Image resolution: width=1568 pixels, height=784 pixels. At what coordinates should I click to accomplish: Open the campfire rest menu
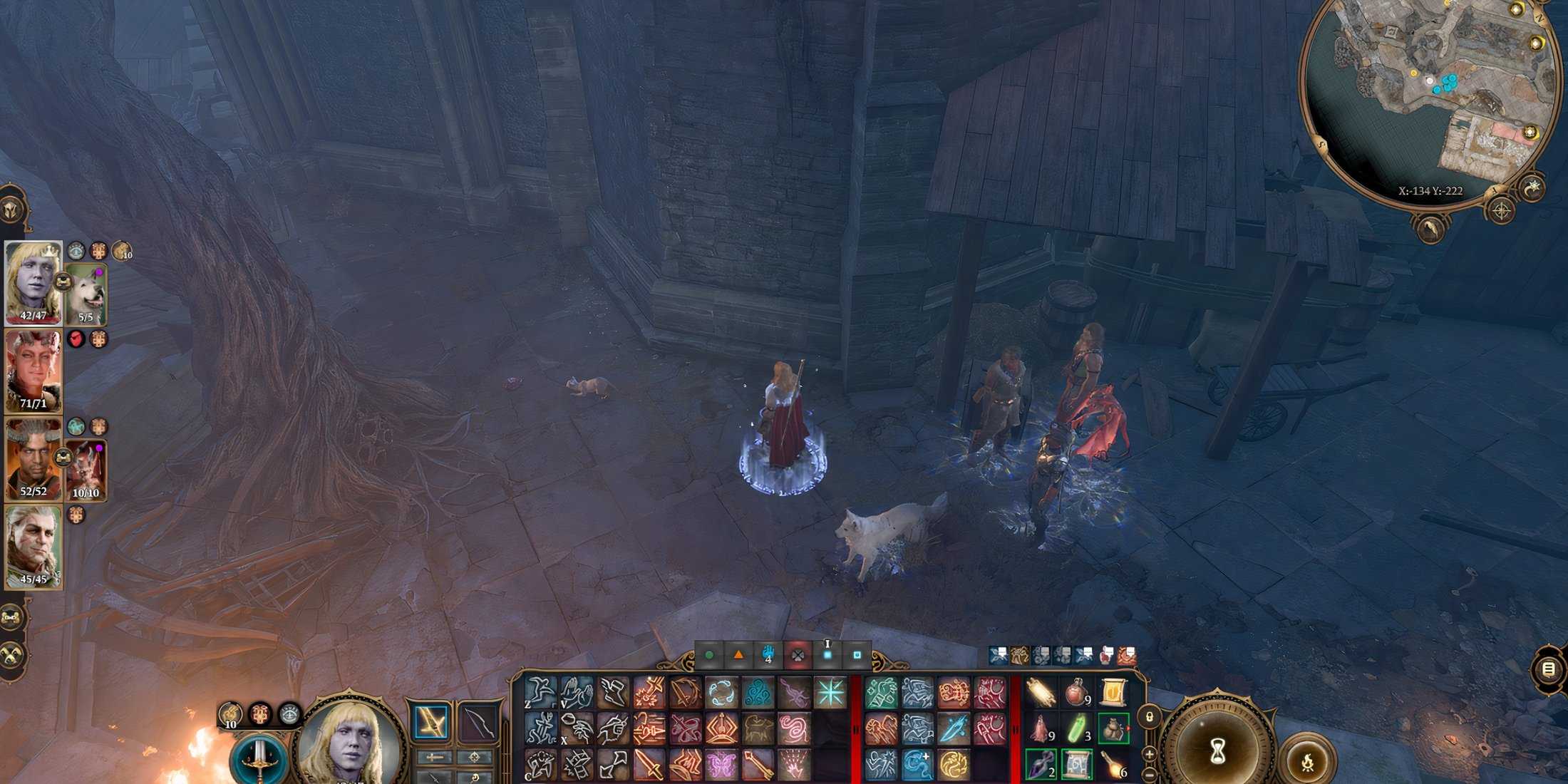pos(1306,763)
